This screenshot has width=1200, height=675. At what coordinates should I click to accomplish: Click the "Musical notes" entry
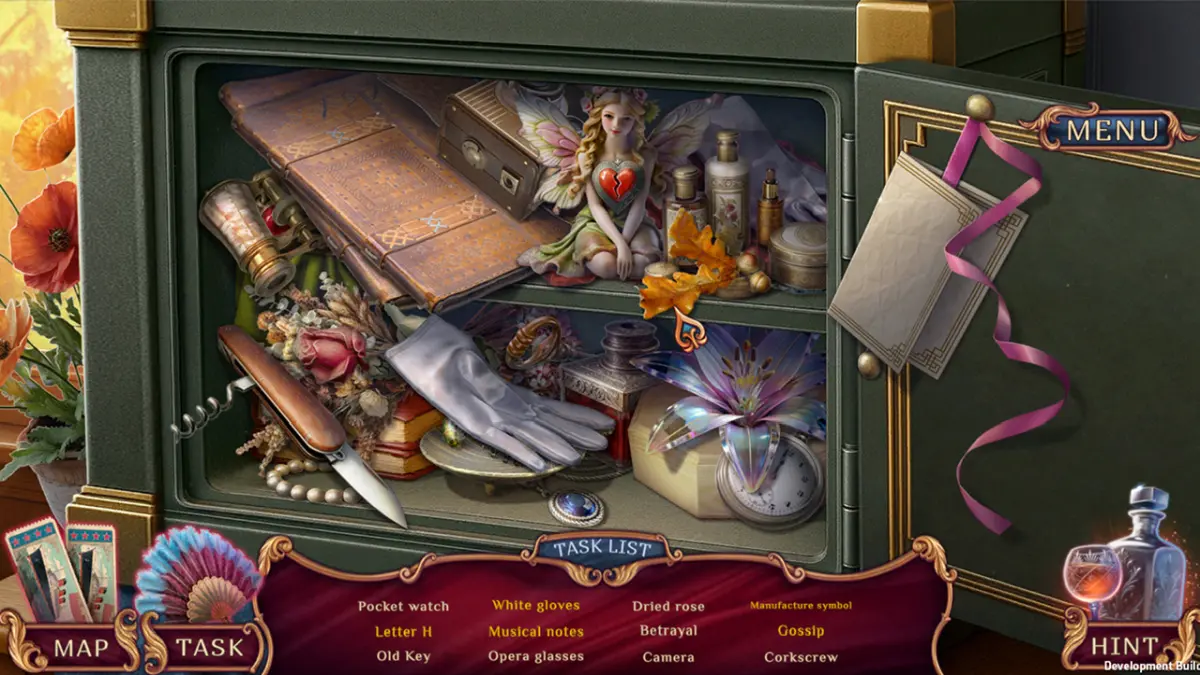(x=535, y=632)
